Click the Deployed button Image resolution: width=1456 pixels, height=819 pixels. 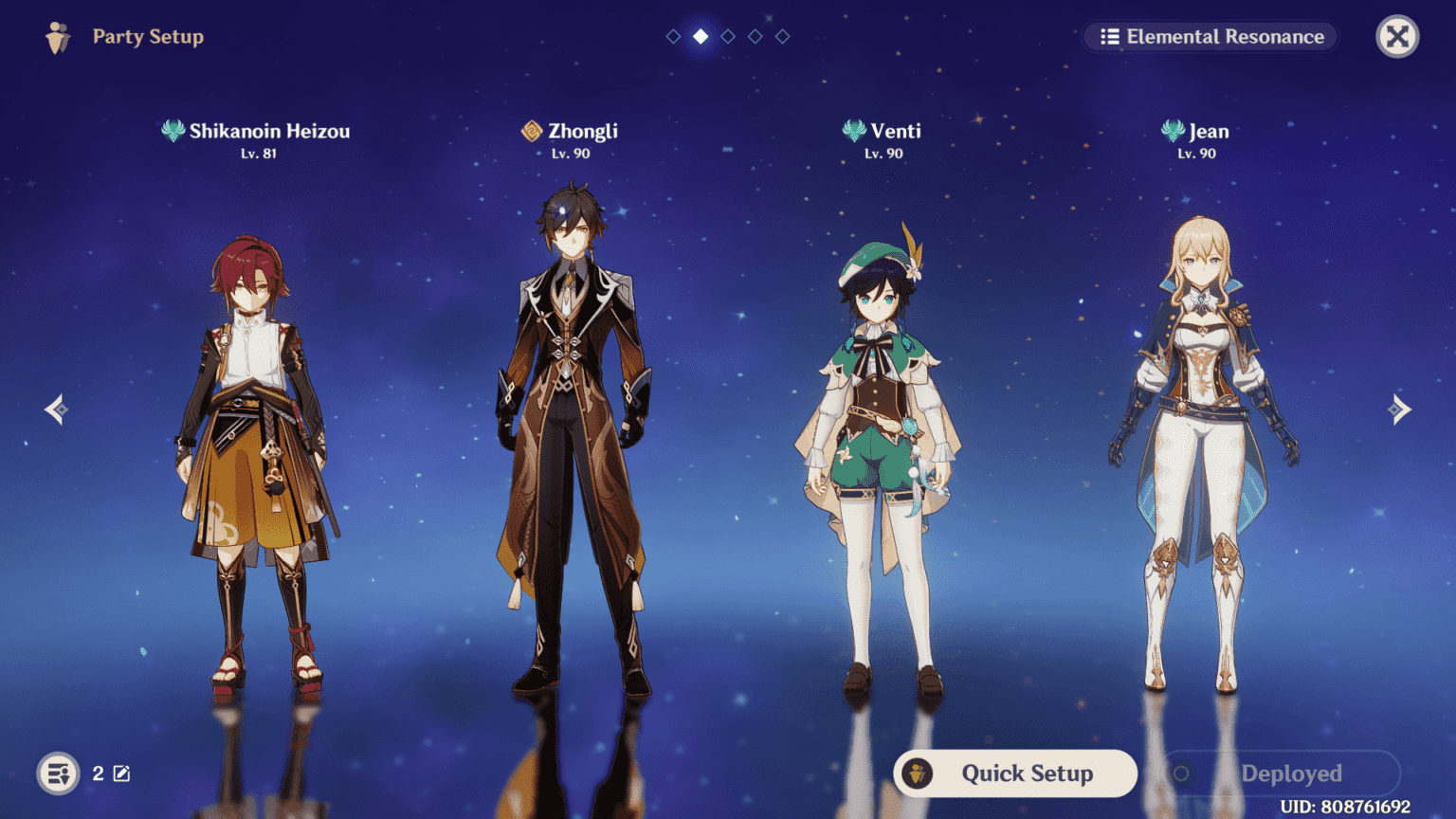click(1280, 773)
